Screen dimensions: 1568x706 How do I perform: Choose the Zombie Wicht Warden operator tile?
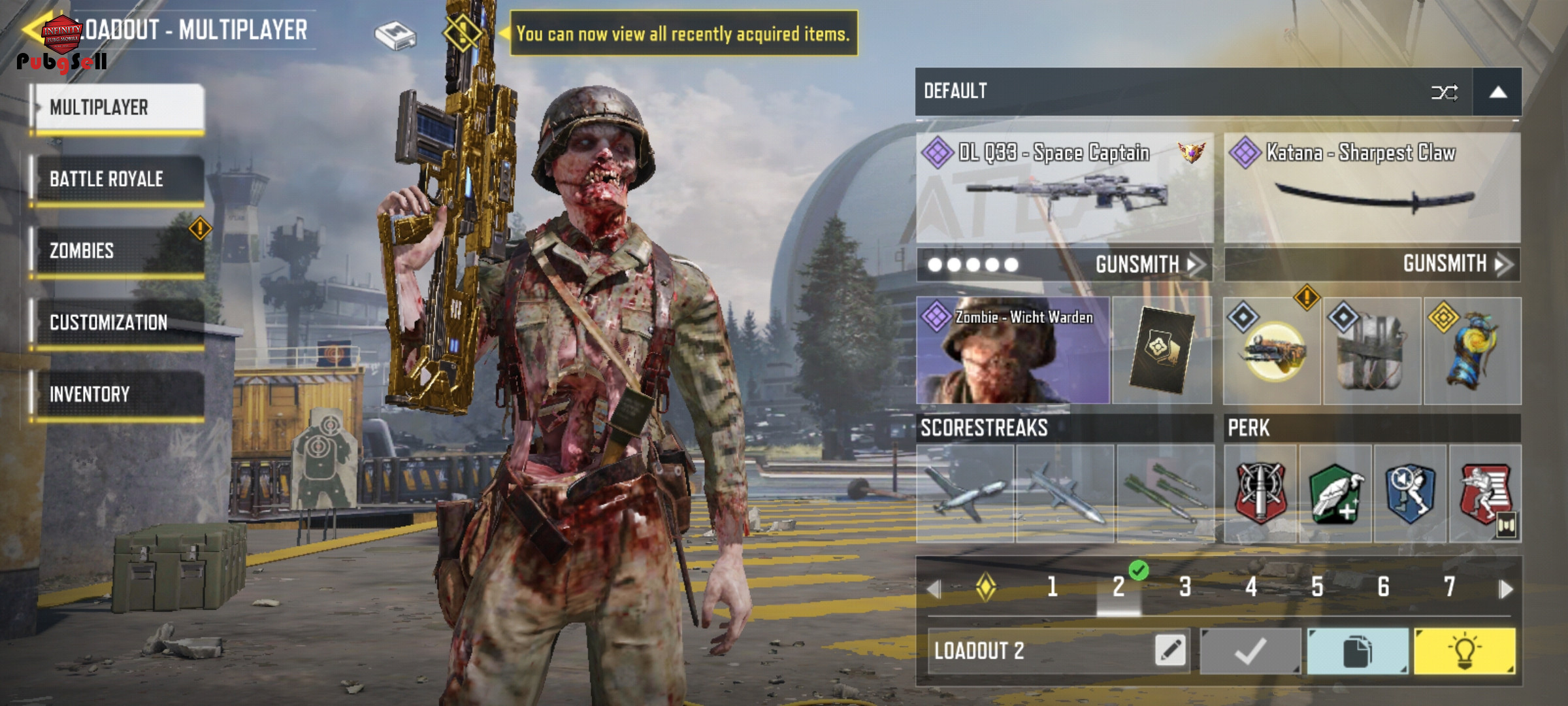(x=1013, y=351)
